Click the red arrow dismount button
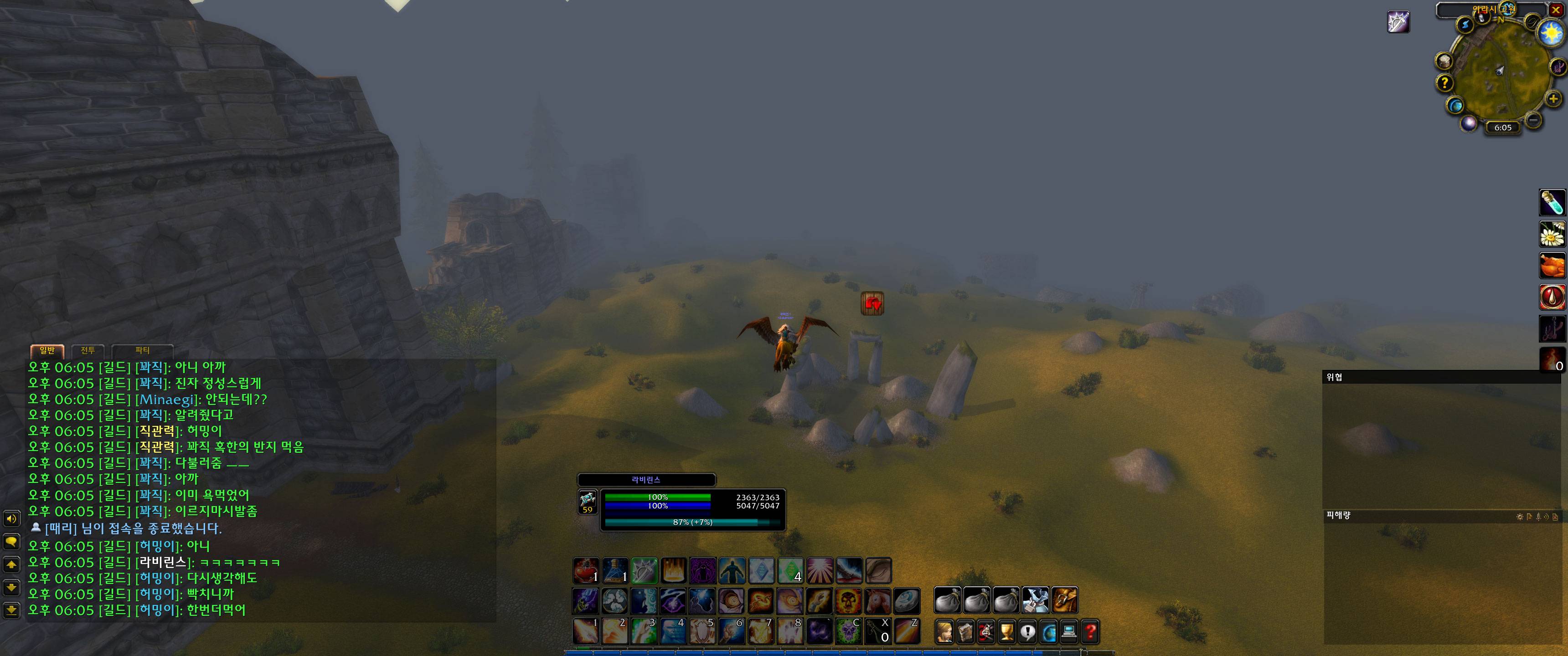Screen dimensions: 1568x656 [872, 303]
